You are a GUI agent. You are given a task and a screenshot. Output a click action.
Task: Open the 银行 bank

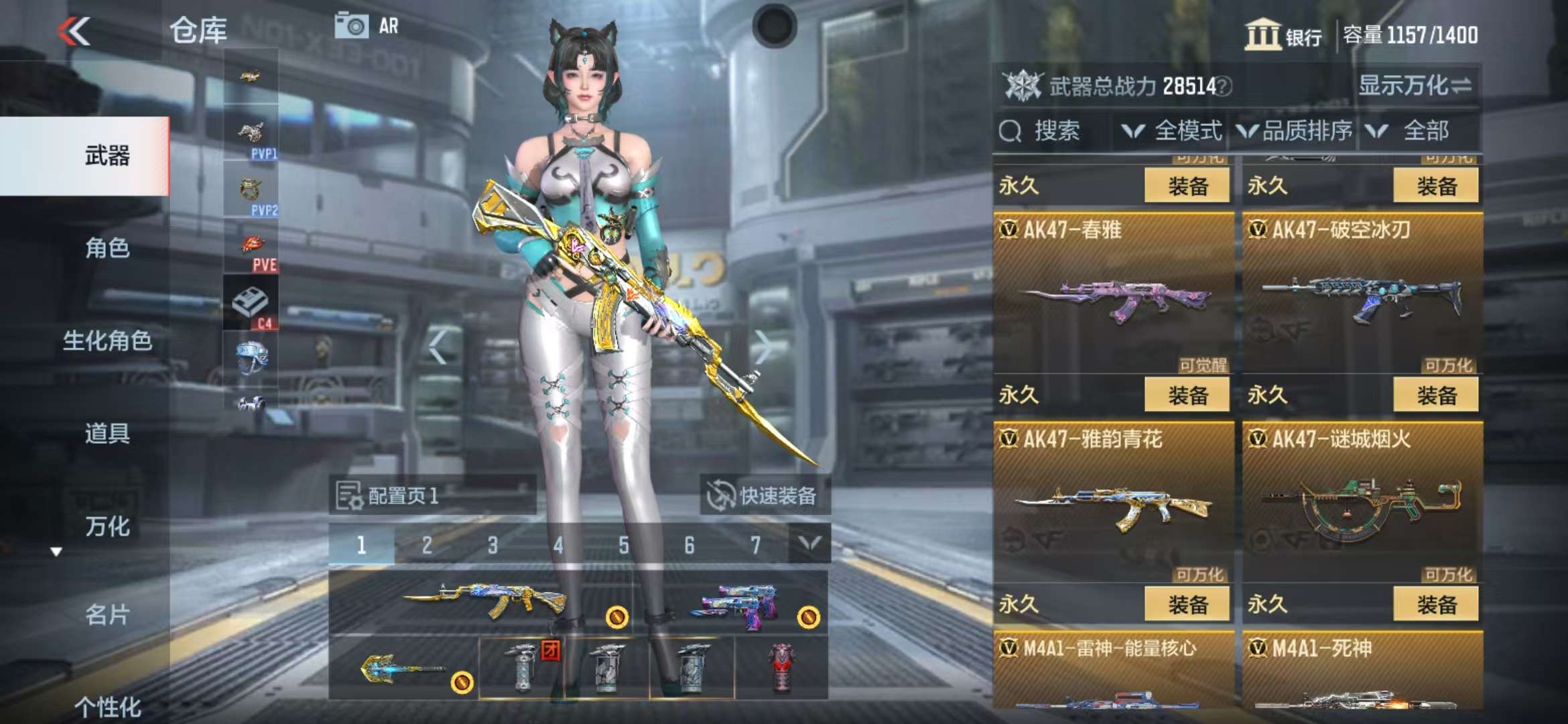click(x=1283, y=35)
